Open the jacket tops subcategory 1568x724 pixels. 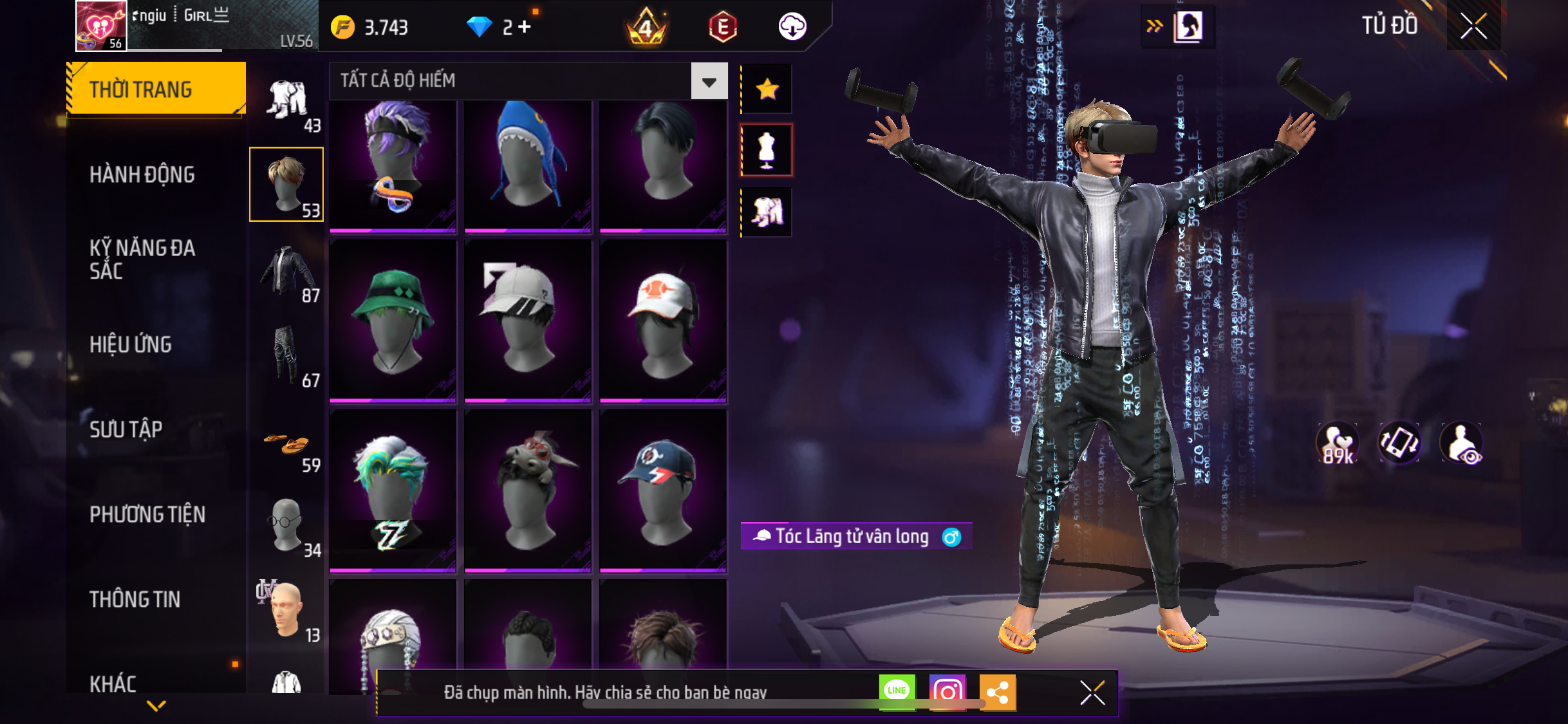click(x=287, y=274)
